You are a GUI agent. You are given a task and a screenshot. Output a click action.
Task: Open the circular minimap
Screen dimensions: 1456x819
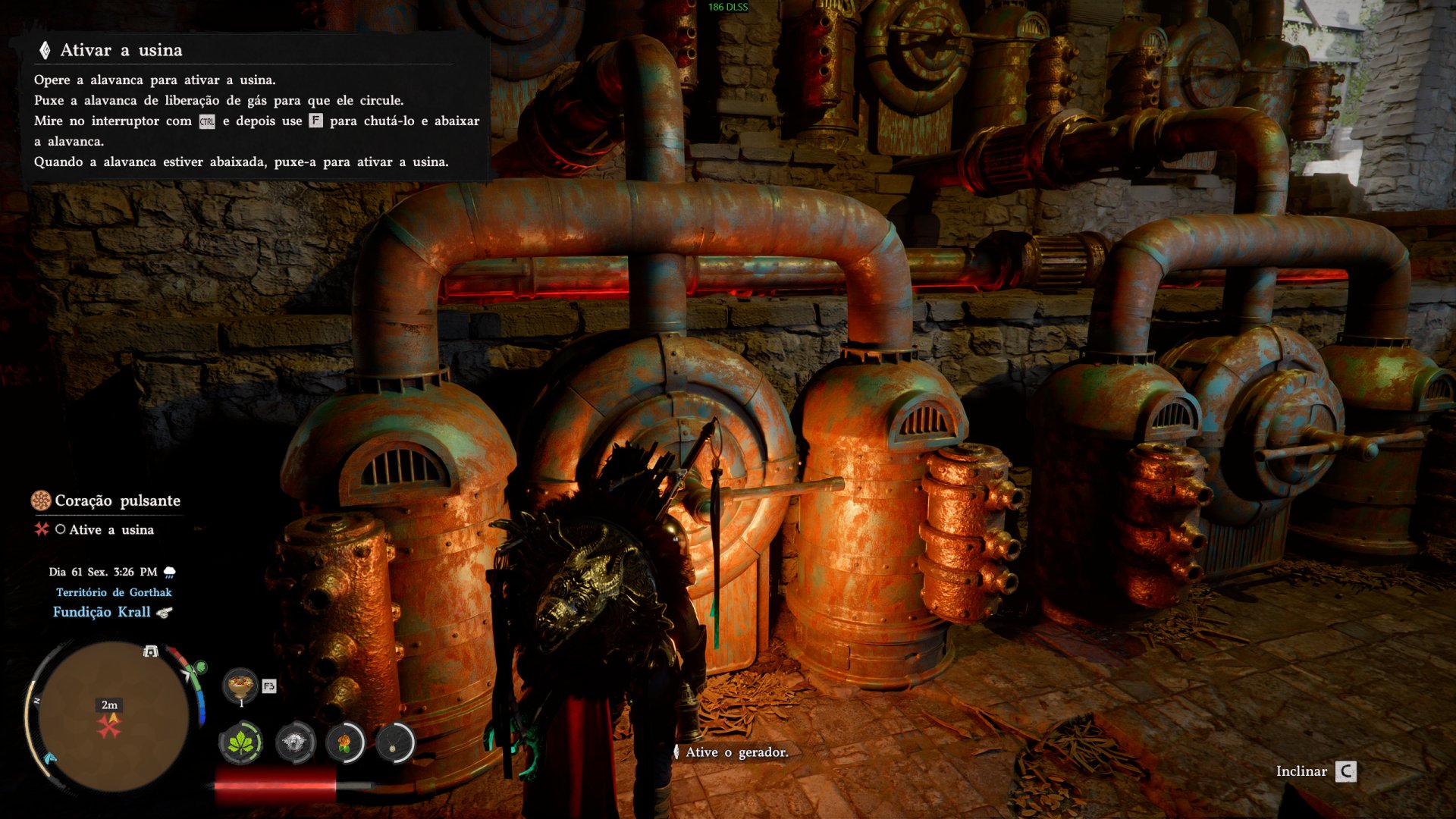click(112, 716)
